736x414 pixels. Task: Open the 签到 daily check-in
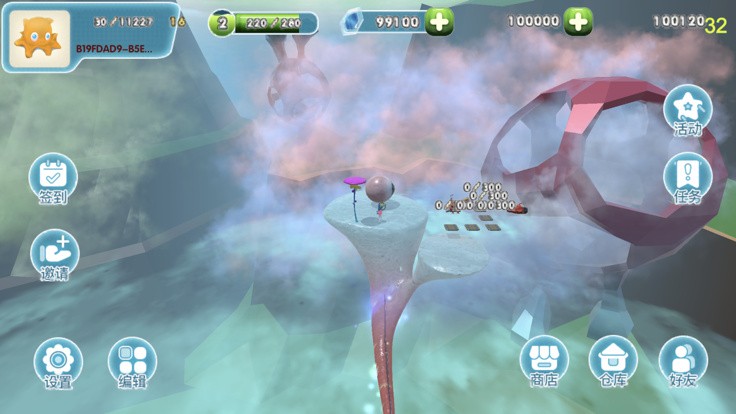pos(53,178)
